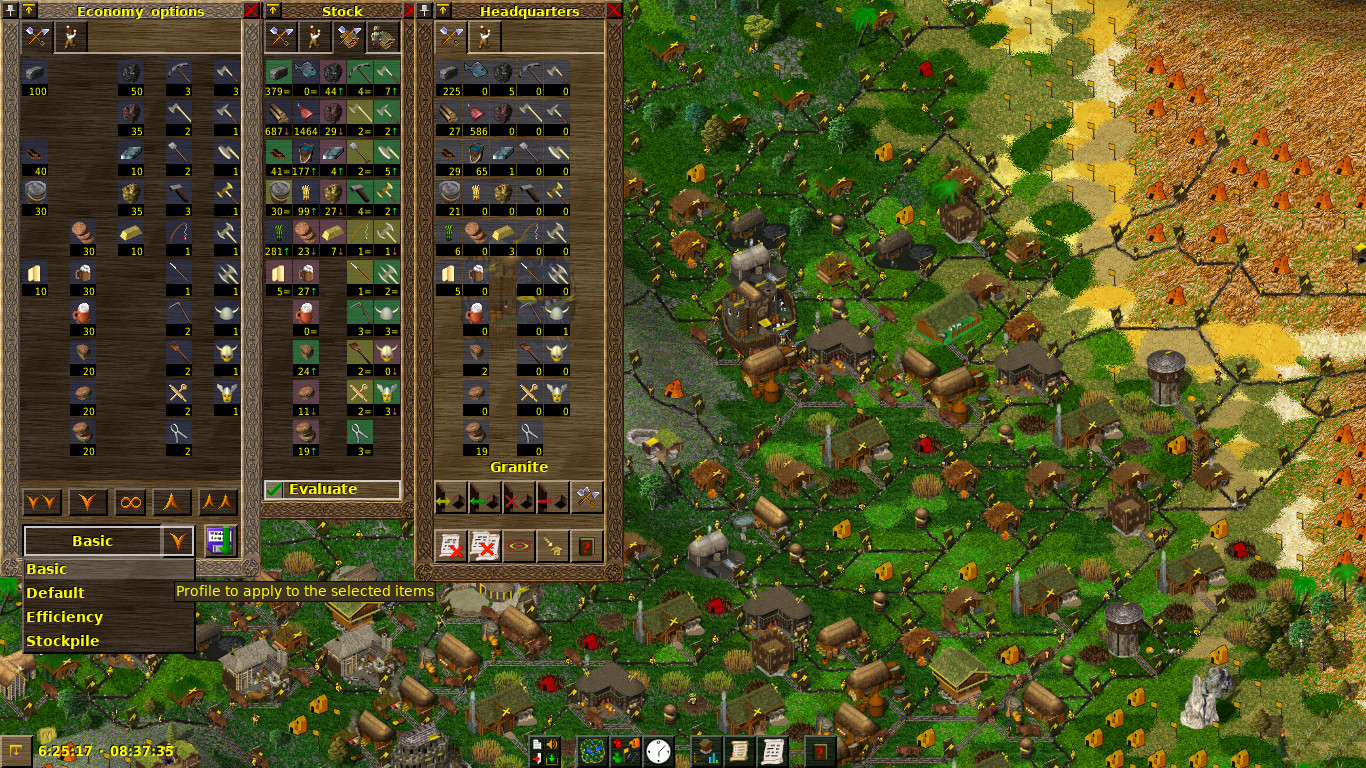Close the Headquarters window
Screen dimensions: 1366x768
click(x=614, y=11)
